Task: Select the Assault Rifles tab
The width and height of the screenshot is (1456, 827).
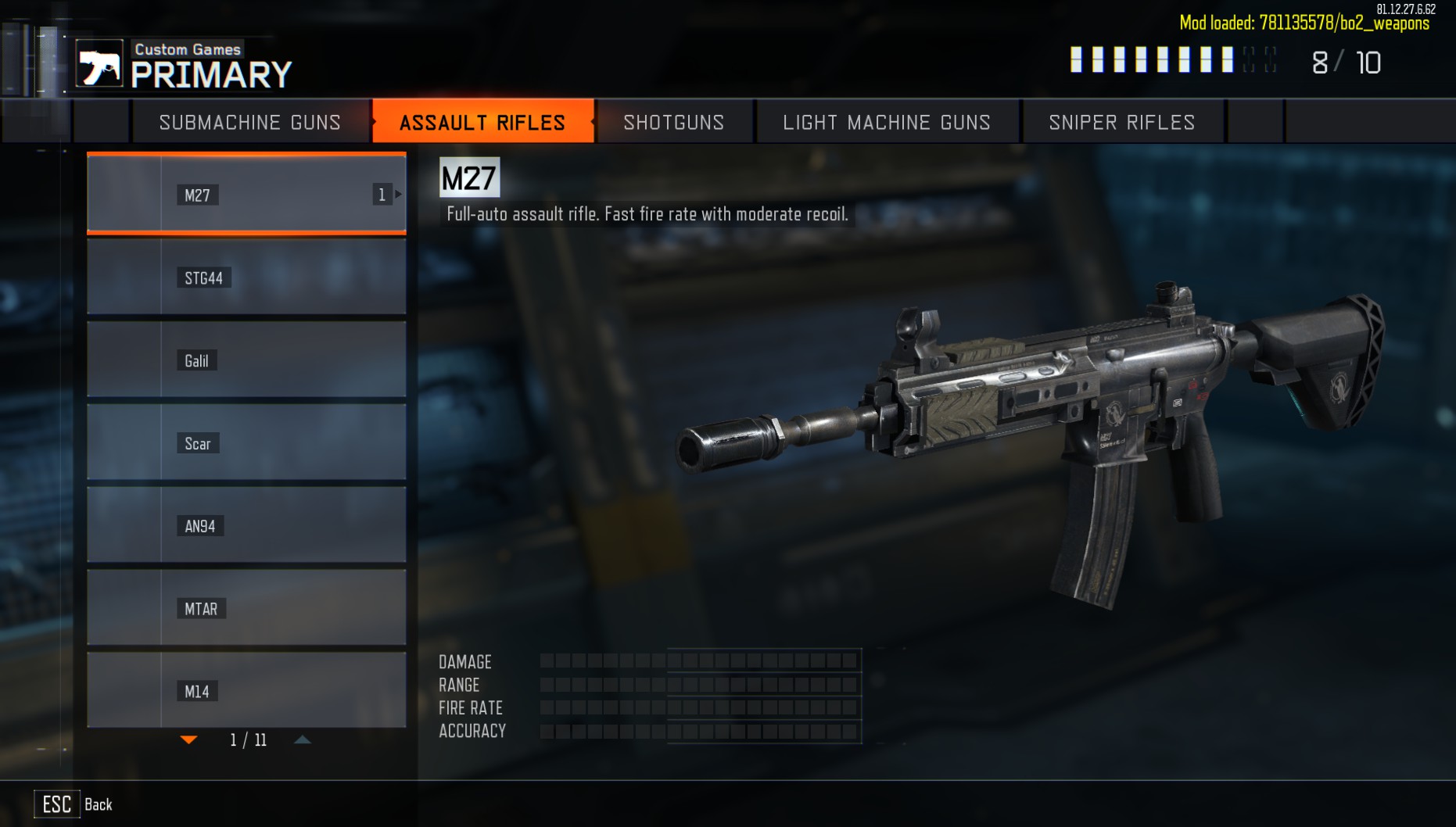Action: [482, 122]
